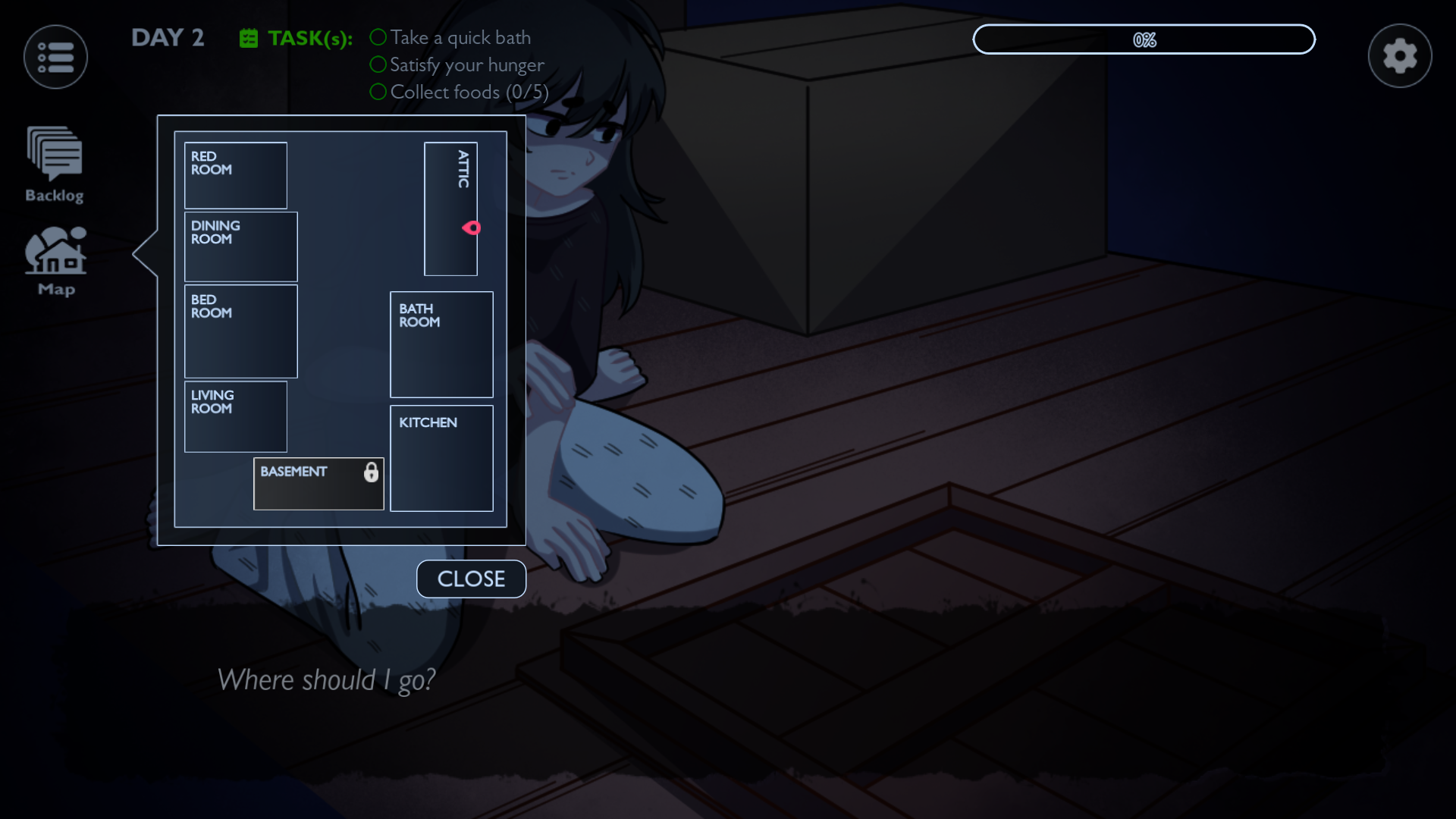The width and height of the screenshot is (1456, 819).
Task: Travel to the Dining Room
Action: (240, 246)
